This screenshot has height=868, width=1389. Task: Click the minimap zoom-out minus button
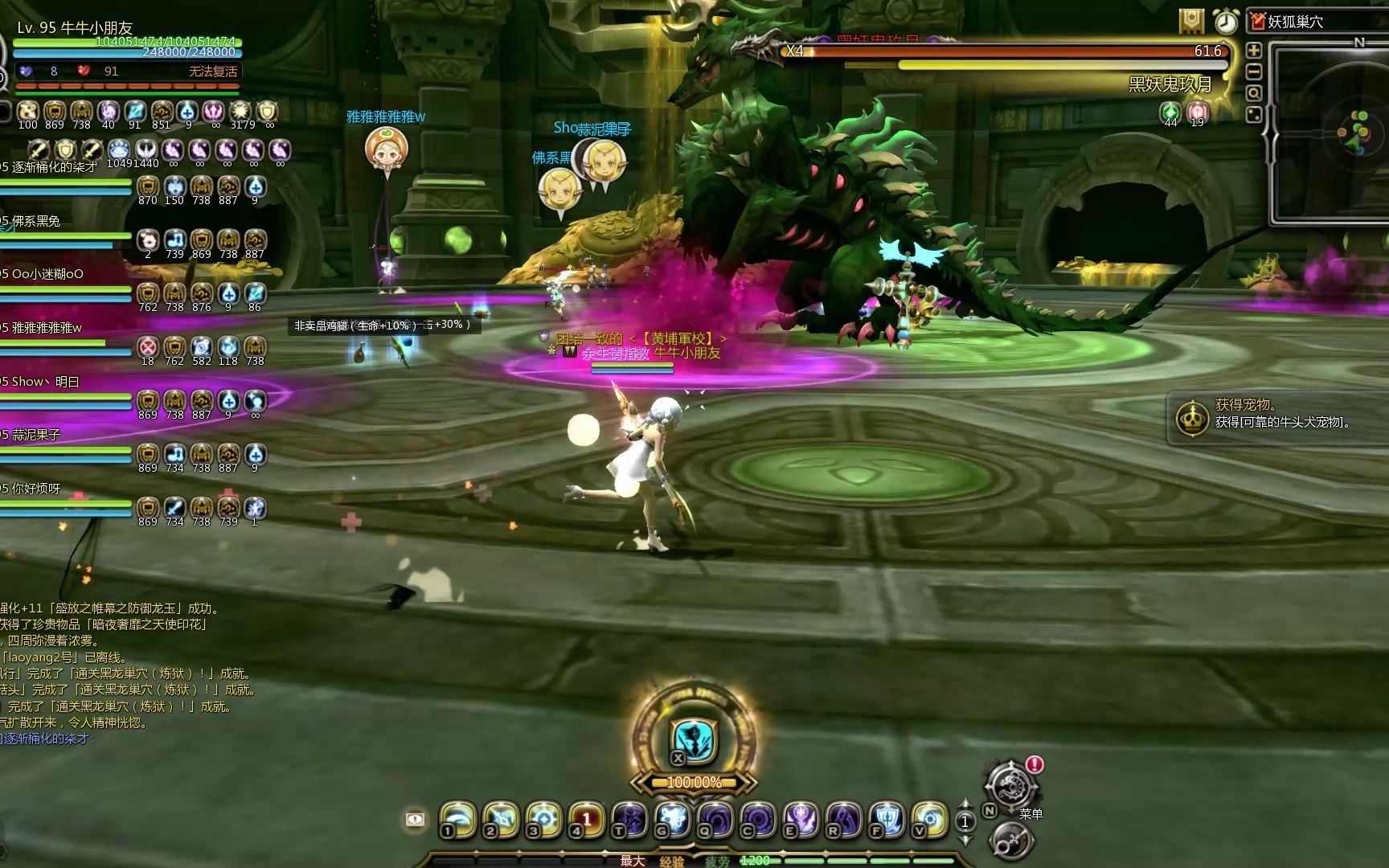tap(1253, 72)
